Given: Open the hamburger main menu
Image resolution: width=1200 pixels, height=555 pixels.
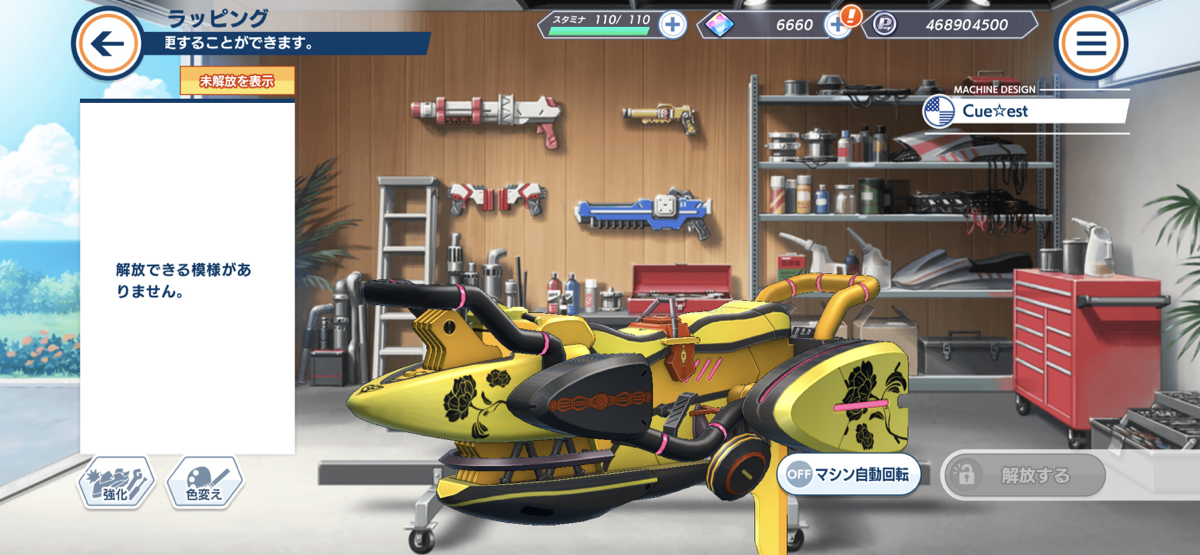Looking at the screenshot, I should coord(1090,43).
